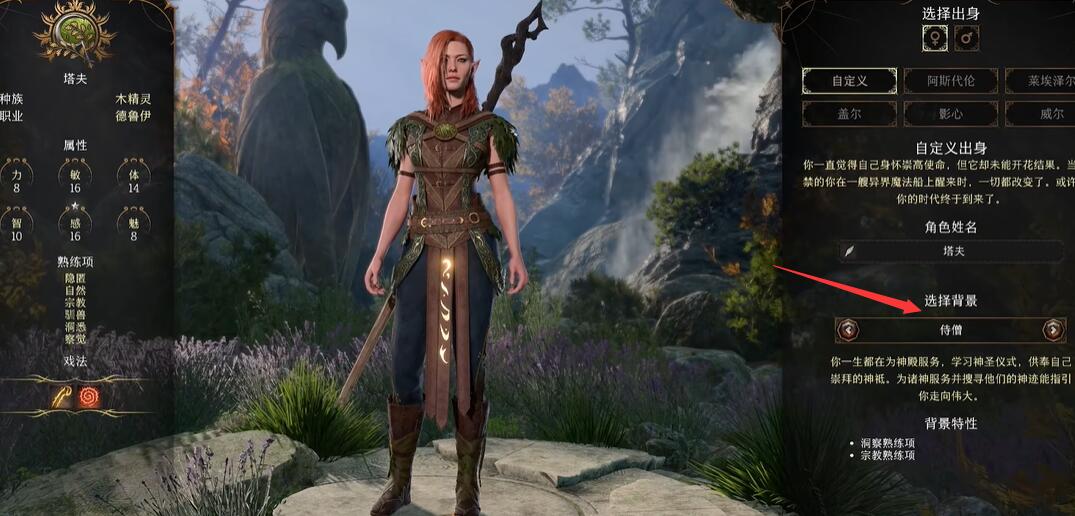Click the druid class emblem
Viewport: 1075px width, 516px height.
pyautogui.click(x=74, y=32)
